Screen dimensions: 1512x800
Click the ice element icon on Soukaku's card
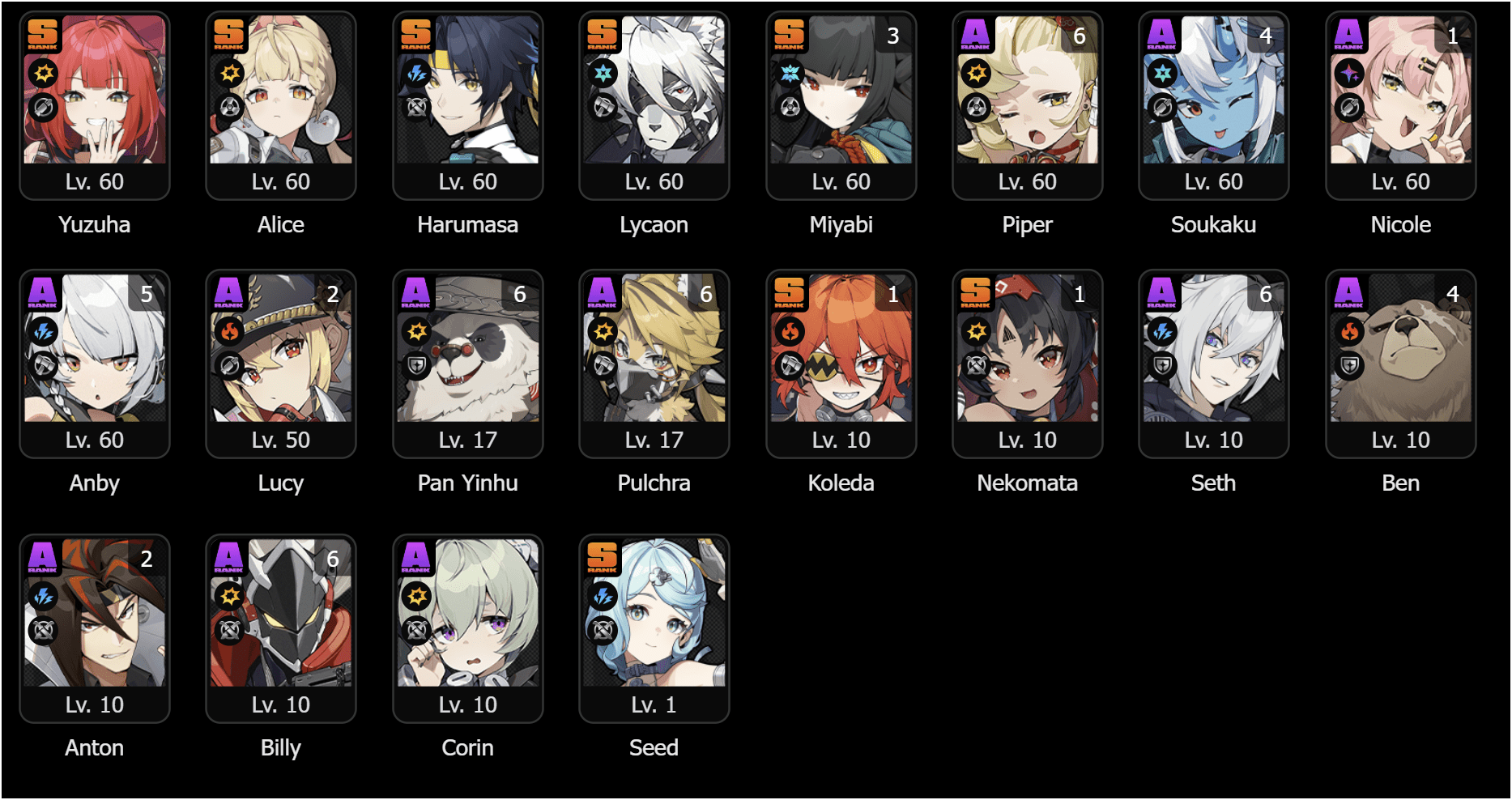pyautogui.click(x=1163, y=73)
